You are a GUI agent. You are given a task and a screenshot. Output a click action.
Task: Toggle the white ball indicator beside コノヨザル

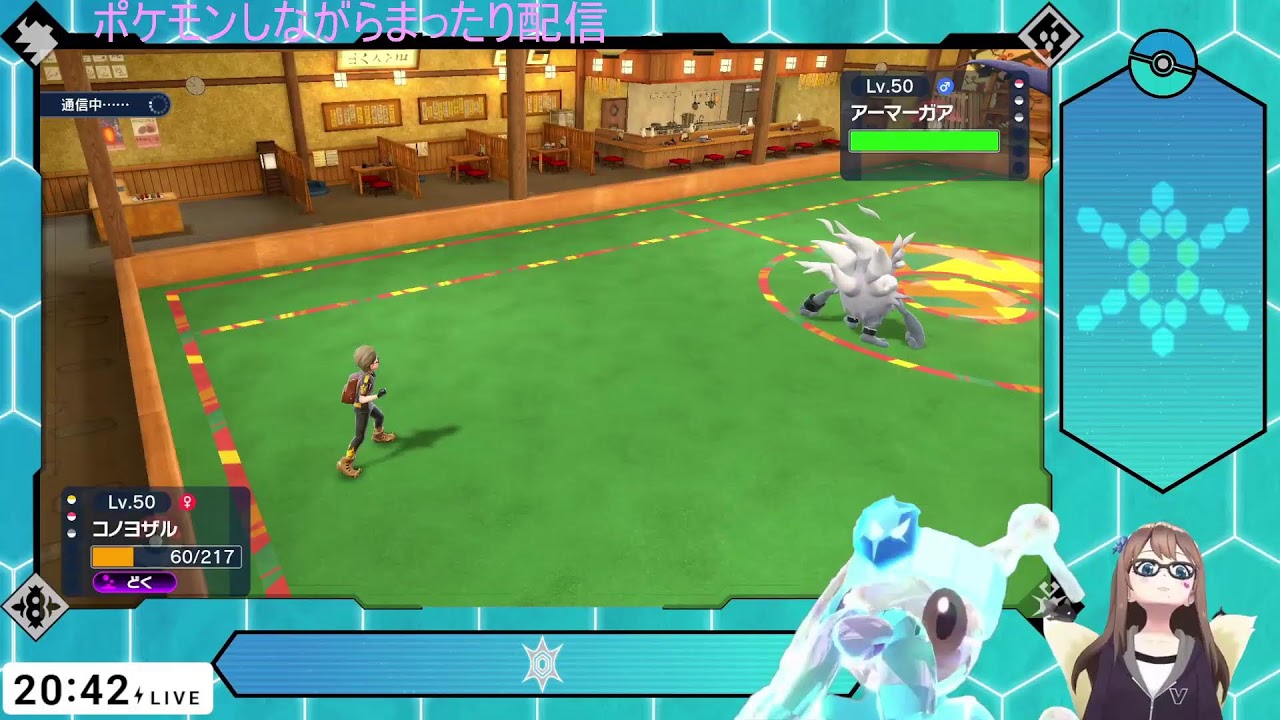click(71, 532)
